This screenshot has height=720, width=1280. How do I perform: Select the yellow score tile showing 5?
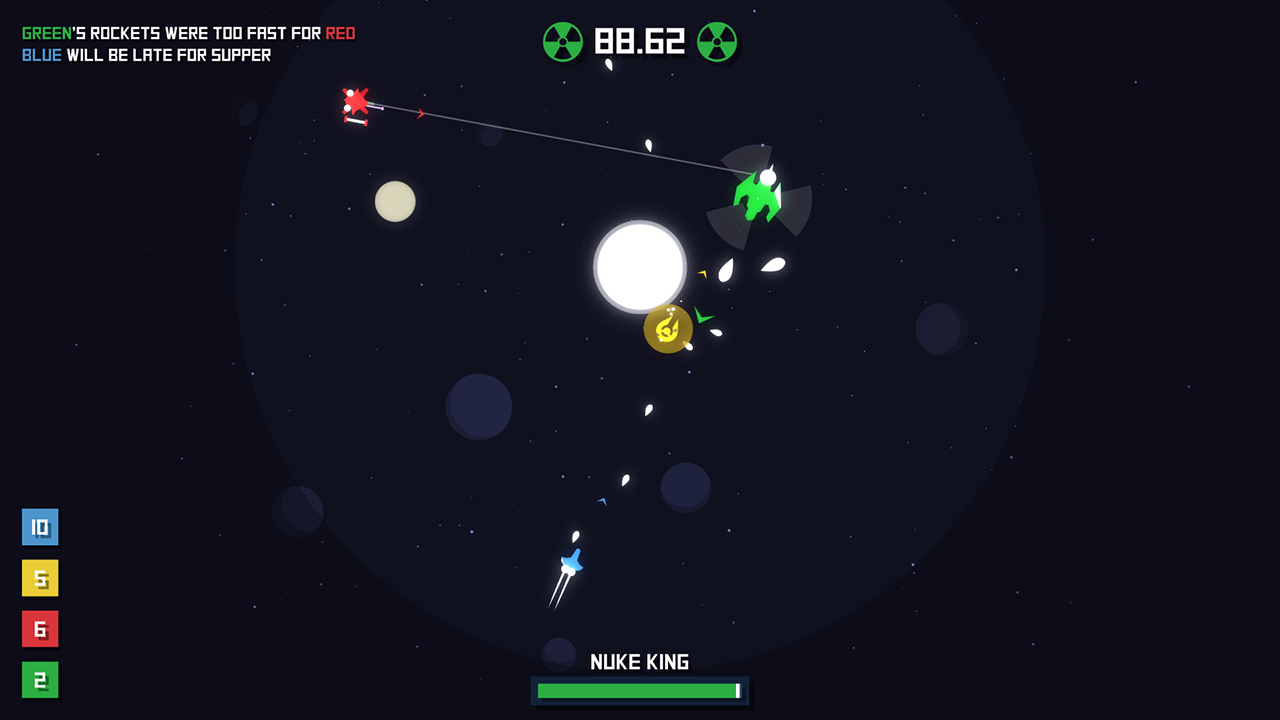(x=40, y=578)
